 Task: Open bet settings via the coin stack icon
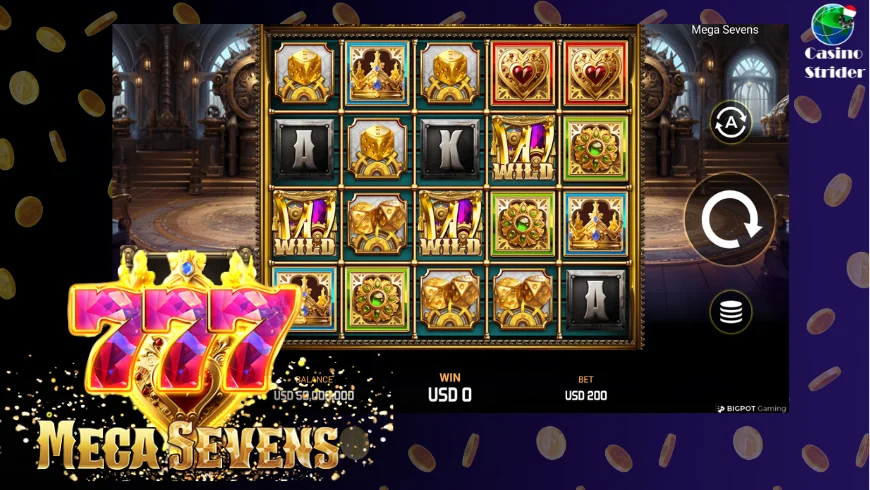click(731, 312)
